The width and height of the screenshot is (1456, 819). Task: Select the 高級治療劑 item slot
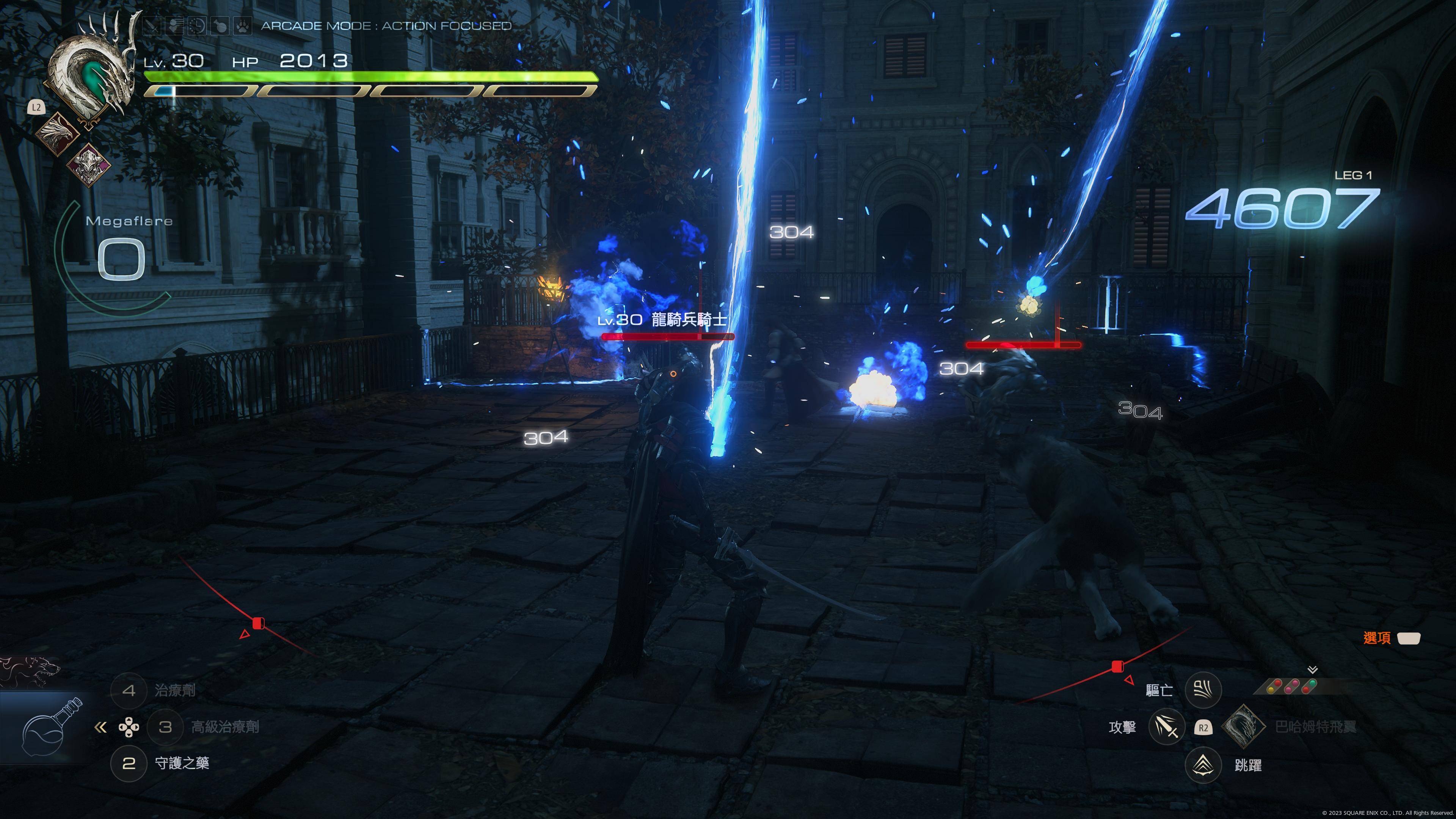tap(165, 727)
